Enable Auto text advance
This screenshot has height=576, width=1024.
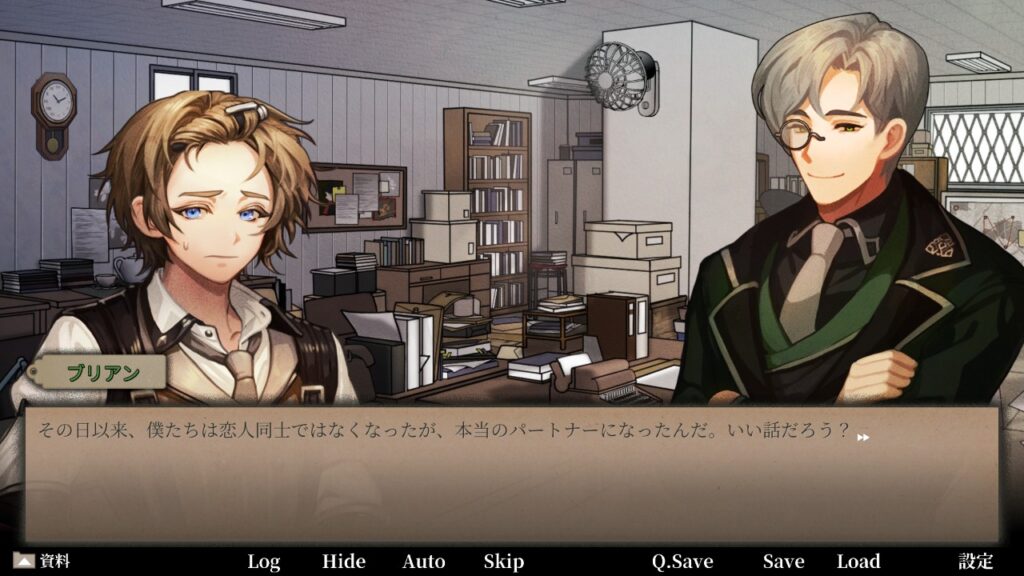point(424,561)
